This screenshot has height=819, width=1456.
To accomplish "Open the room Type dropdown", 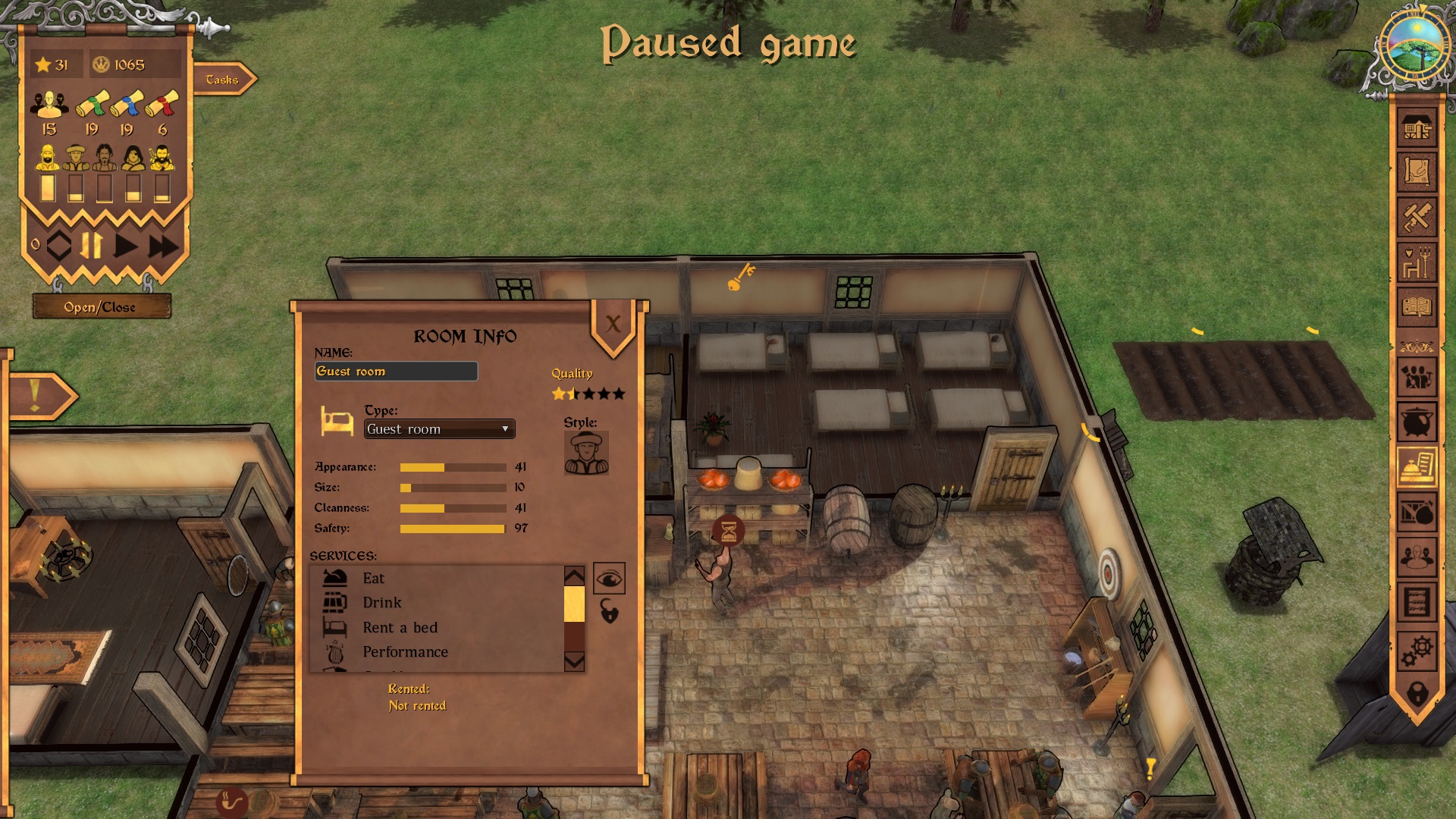I will coord(439,429).
